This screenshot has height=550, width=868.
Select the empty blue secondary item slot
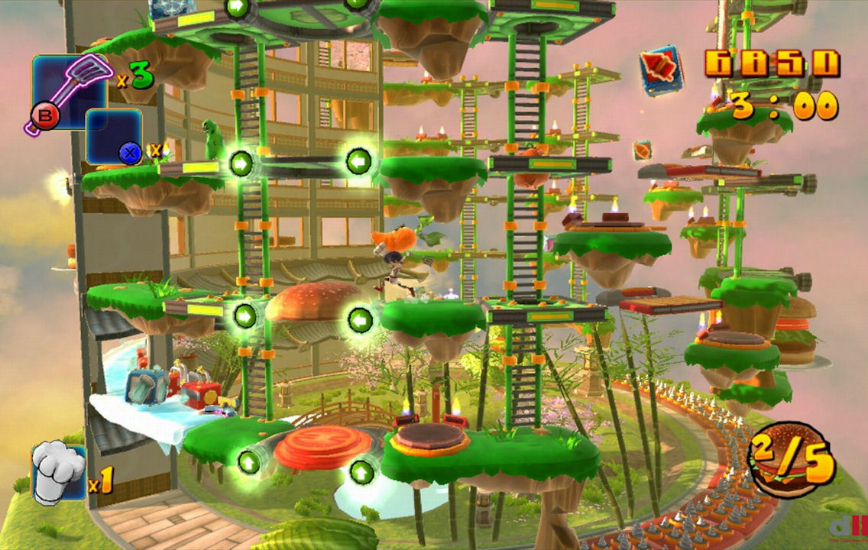pos(113,137)
